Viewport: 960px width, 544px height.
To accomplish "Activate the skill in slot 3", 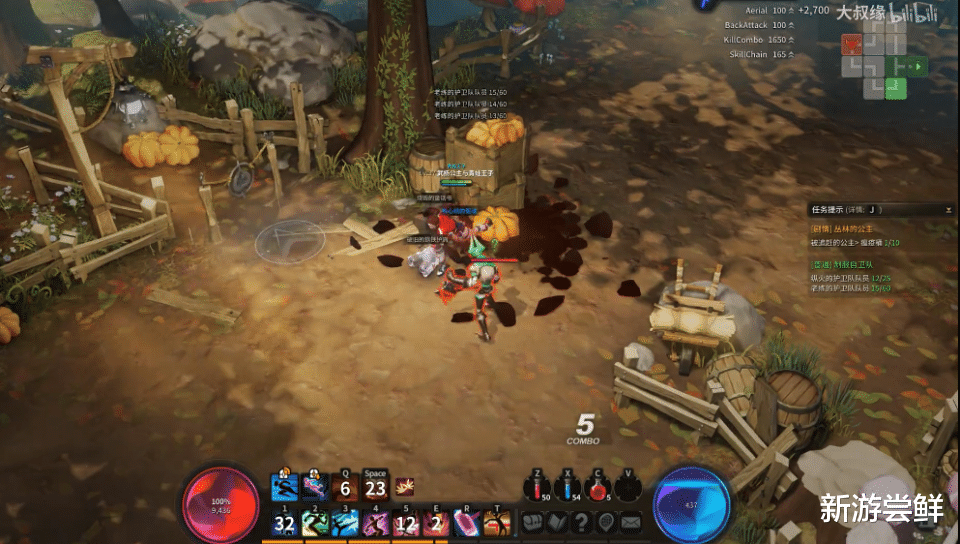I will tap(345, 523).
